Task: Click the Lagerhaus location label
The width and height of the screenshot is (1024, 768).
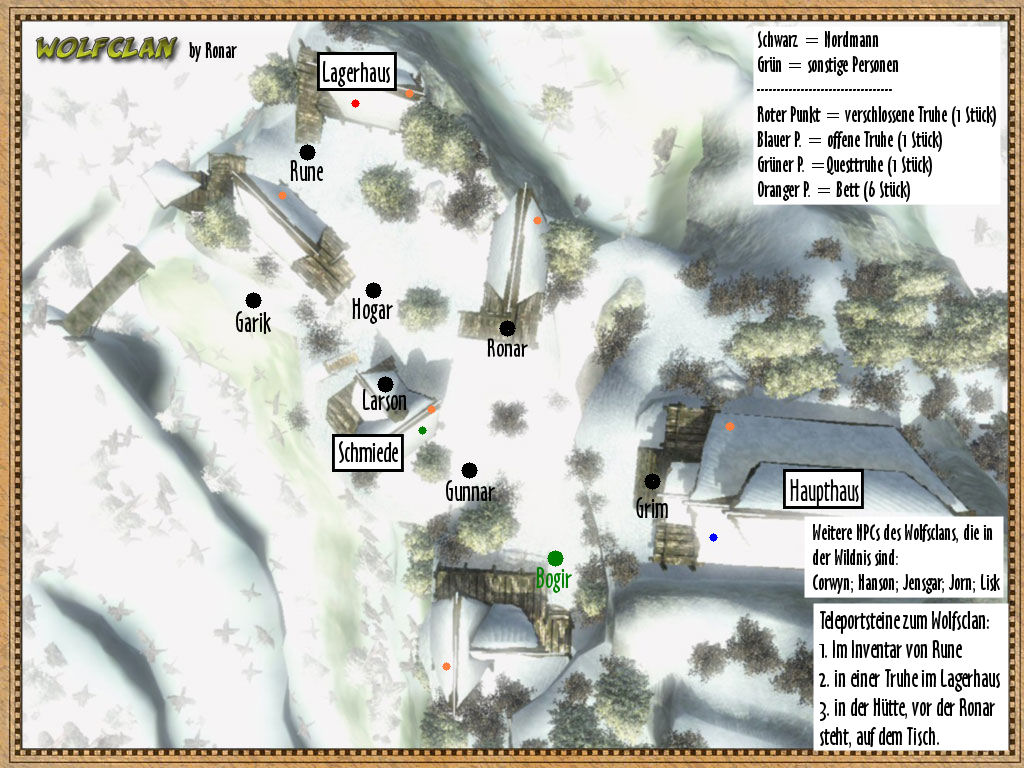Action: pyautogui.click(x=357, y=72)
